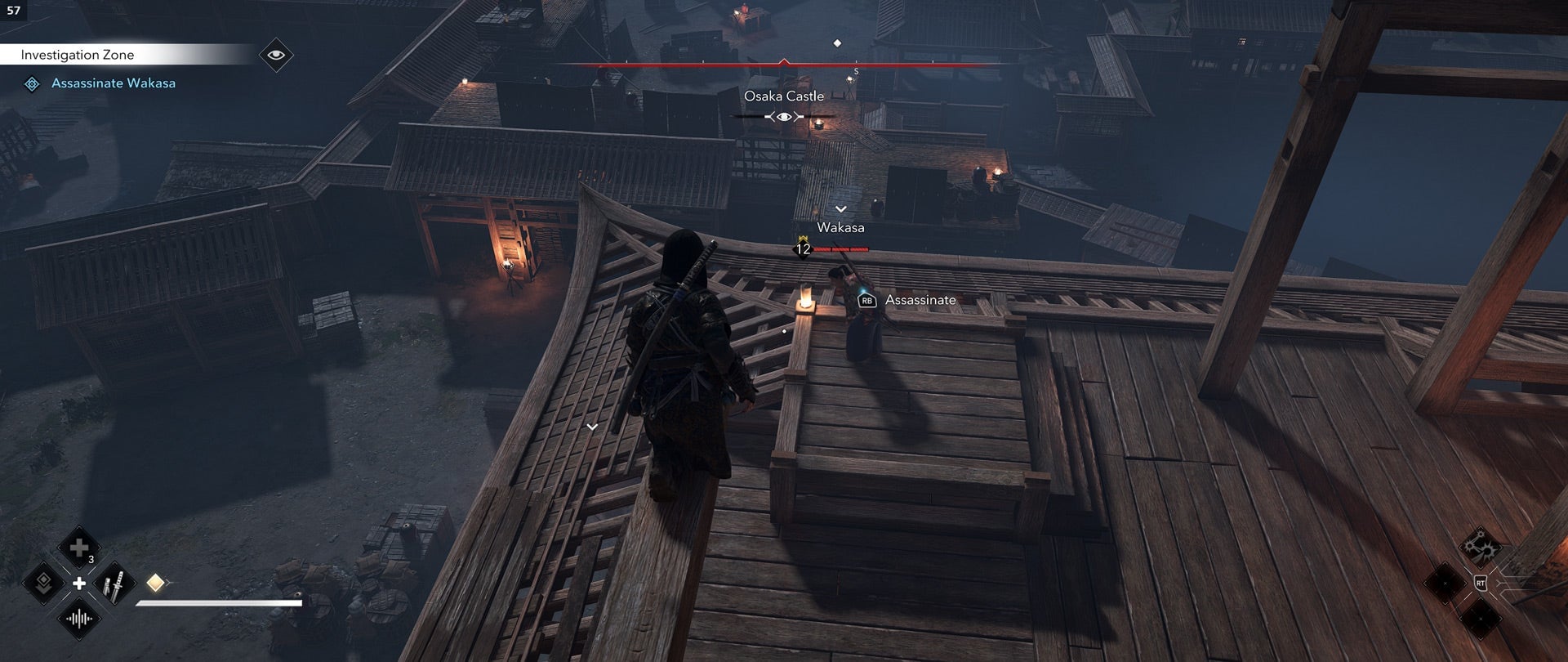
Task: Toggle the white waypoint diamond near the compass
Action: pyautogui.click(x=836, y=43)
